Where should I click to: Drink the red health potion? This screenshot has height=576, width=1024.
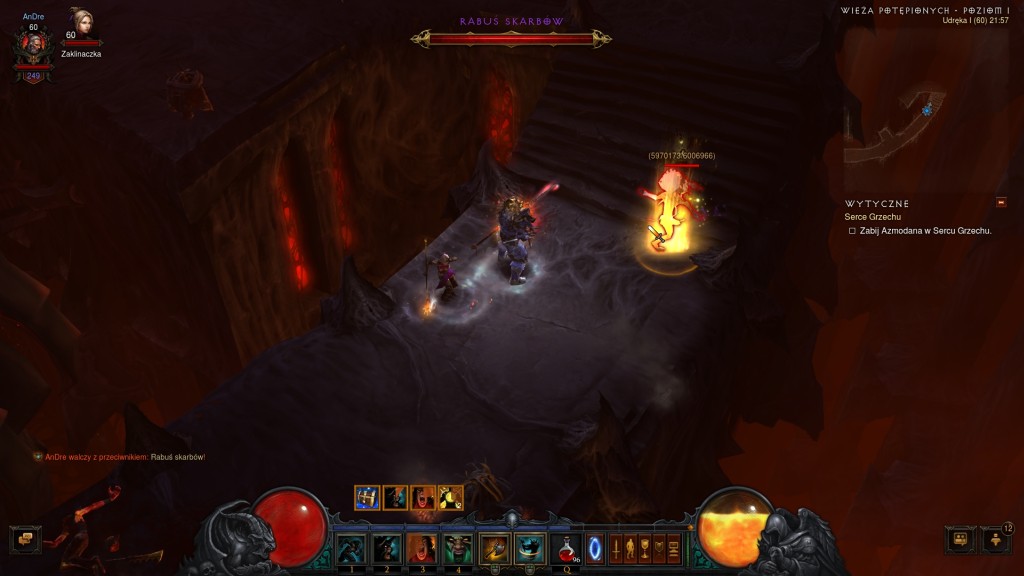tap(566, 548)
